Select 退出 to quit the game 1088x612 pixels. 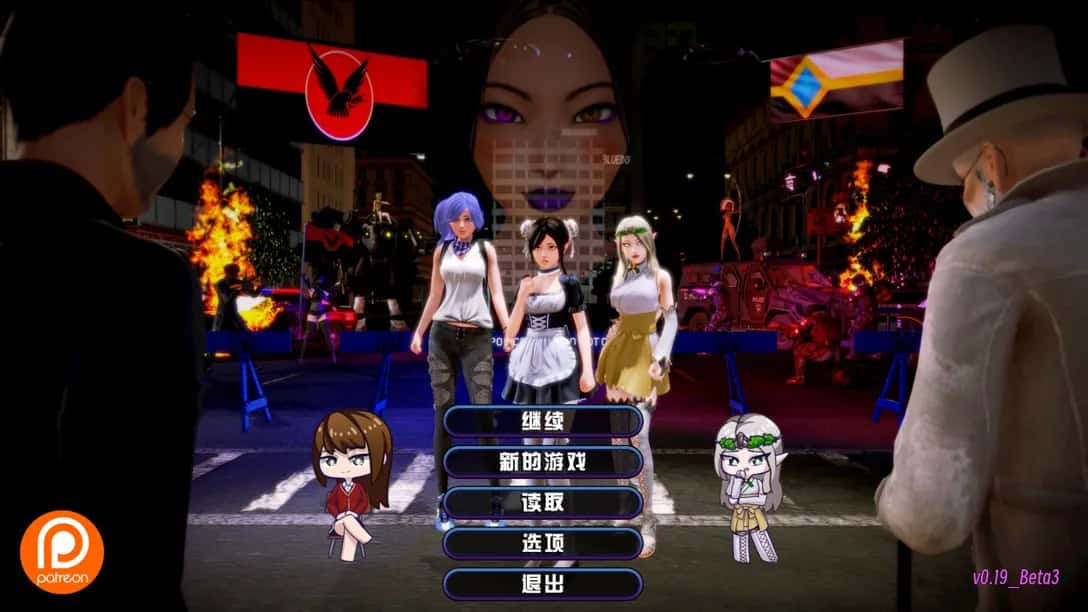pos(543,584)
